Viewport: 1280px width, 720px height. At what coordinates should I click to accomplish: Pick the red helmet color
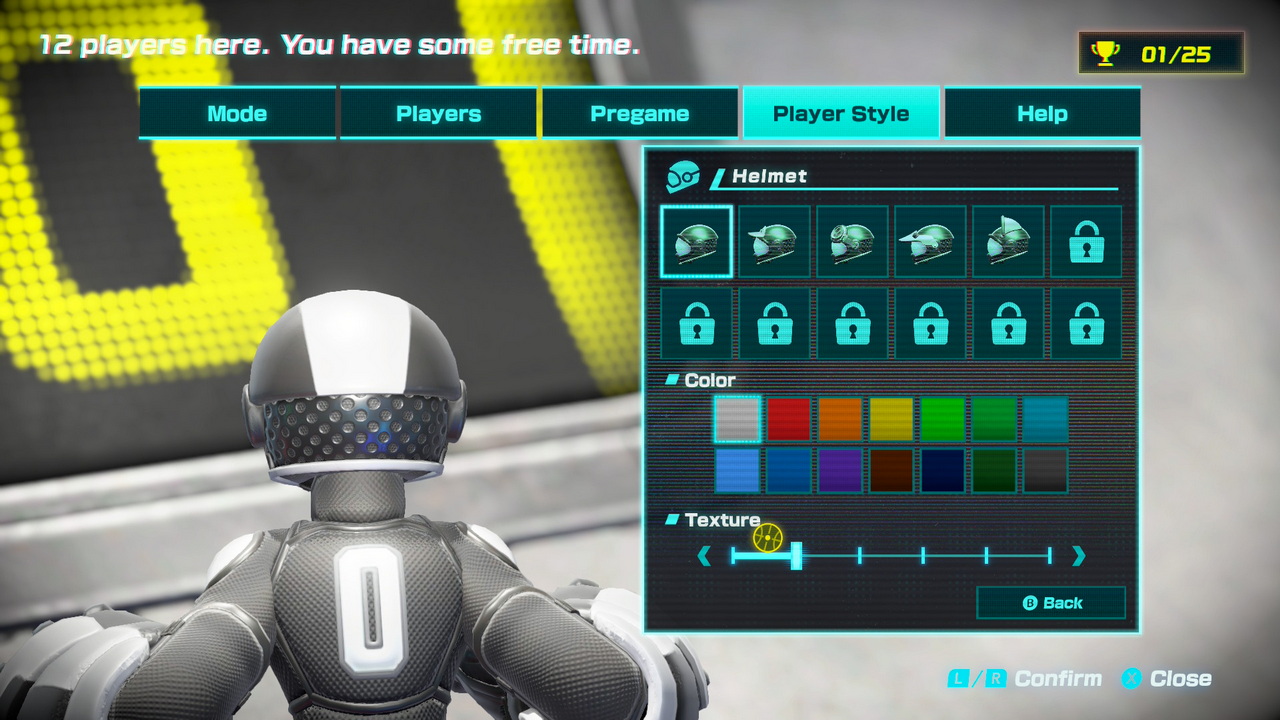pos(789,419)
